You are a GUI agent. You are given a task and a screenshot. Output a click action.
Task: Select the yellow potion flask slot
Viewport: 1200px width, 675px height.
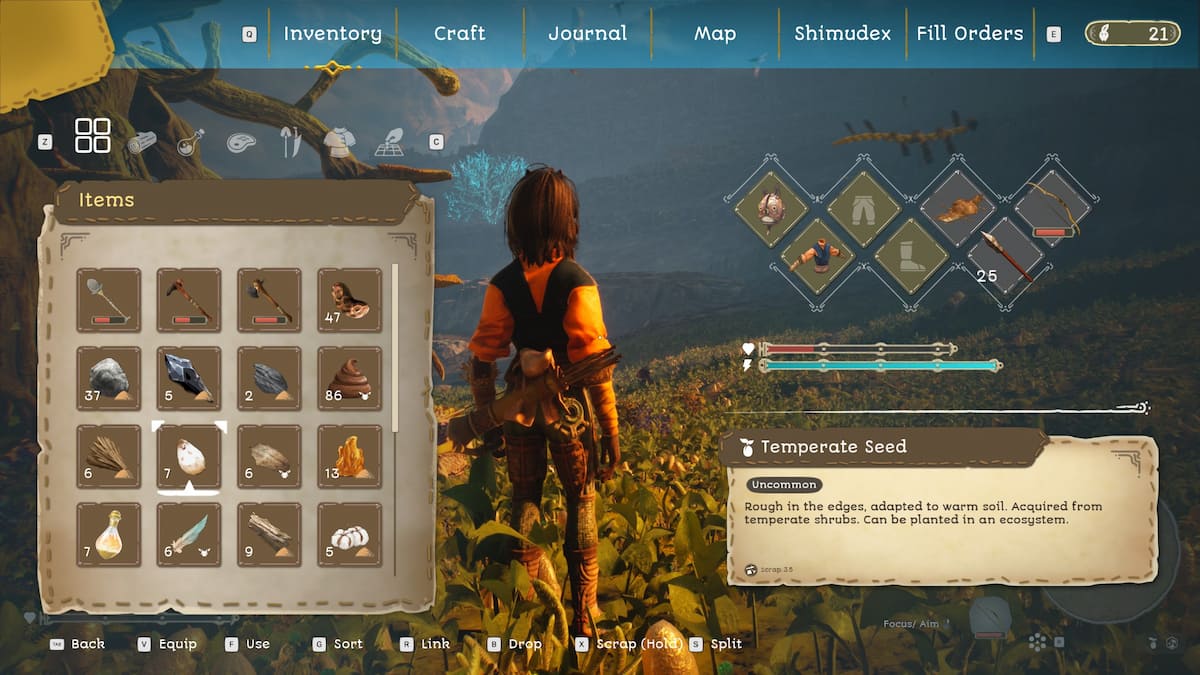tap(109, 535)
